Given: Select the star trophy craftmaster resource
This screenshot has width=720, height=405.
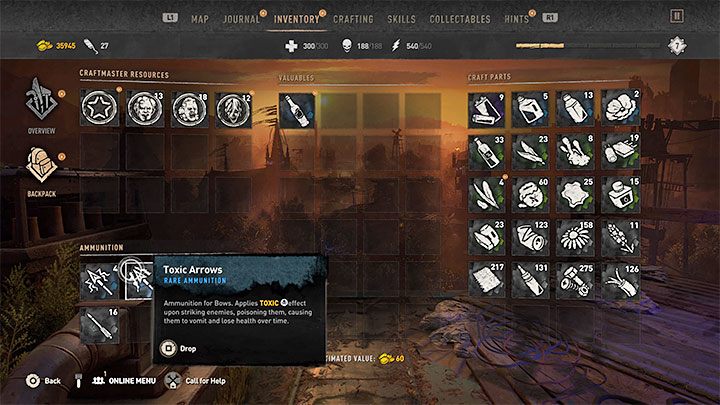Looking at the screenshot, I should (x=100, y=108).
